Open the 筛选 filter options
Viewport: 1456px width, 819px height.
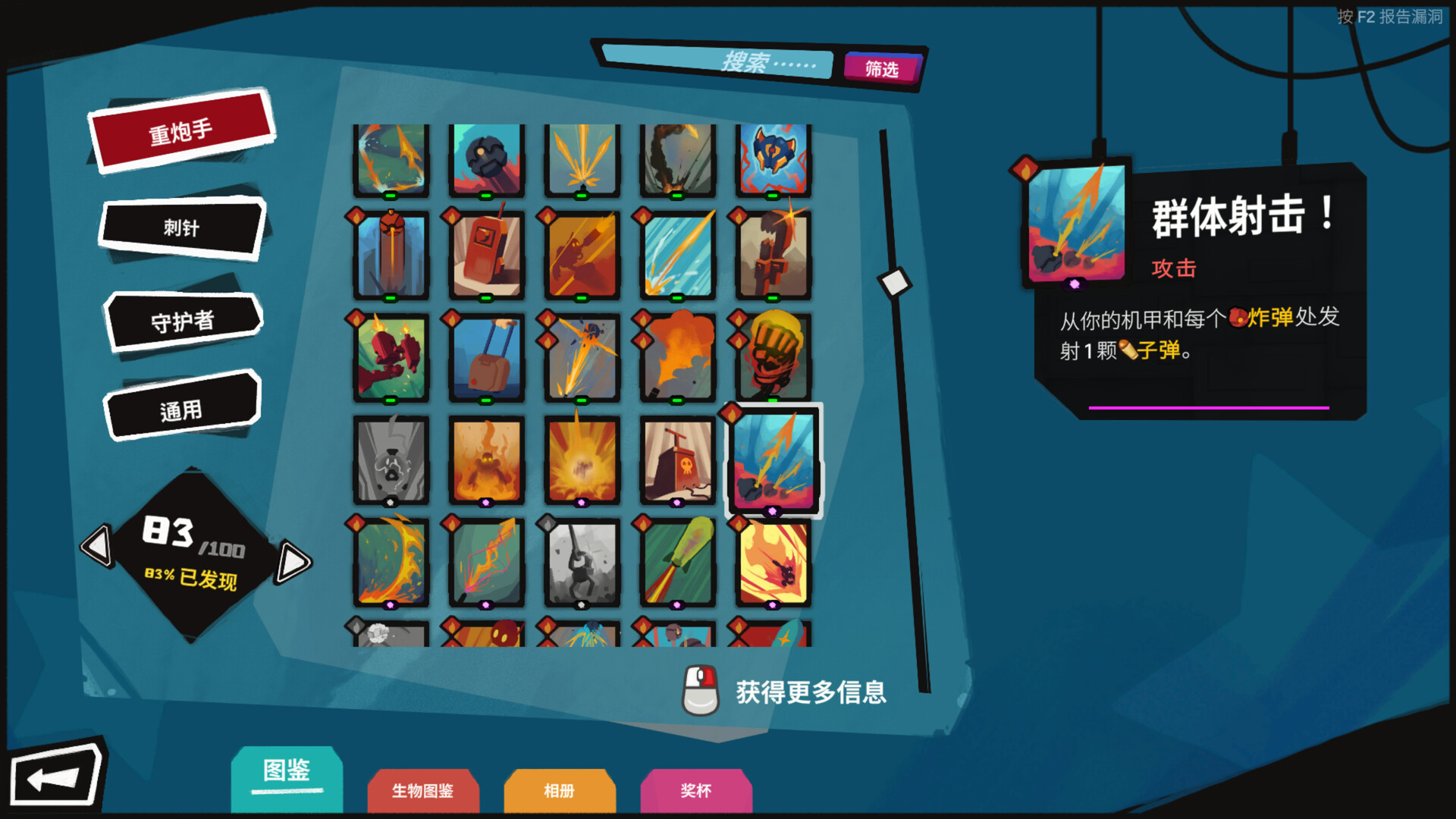(x=883, y=70)
